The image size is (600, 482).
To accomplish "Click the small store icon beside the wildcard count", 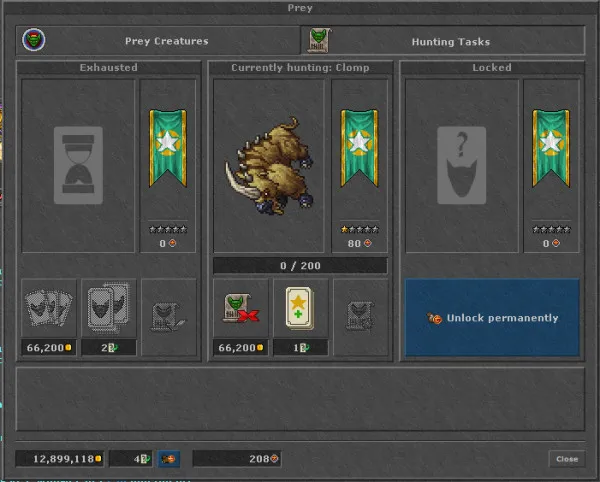I will click(168, 459).
